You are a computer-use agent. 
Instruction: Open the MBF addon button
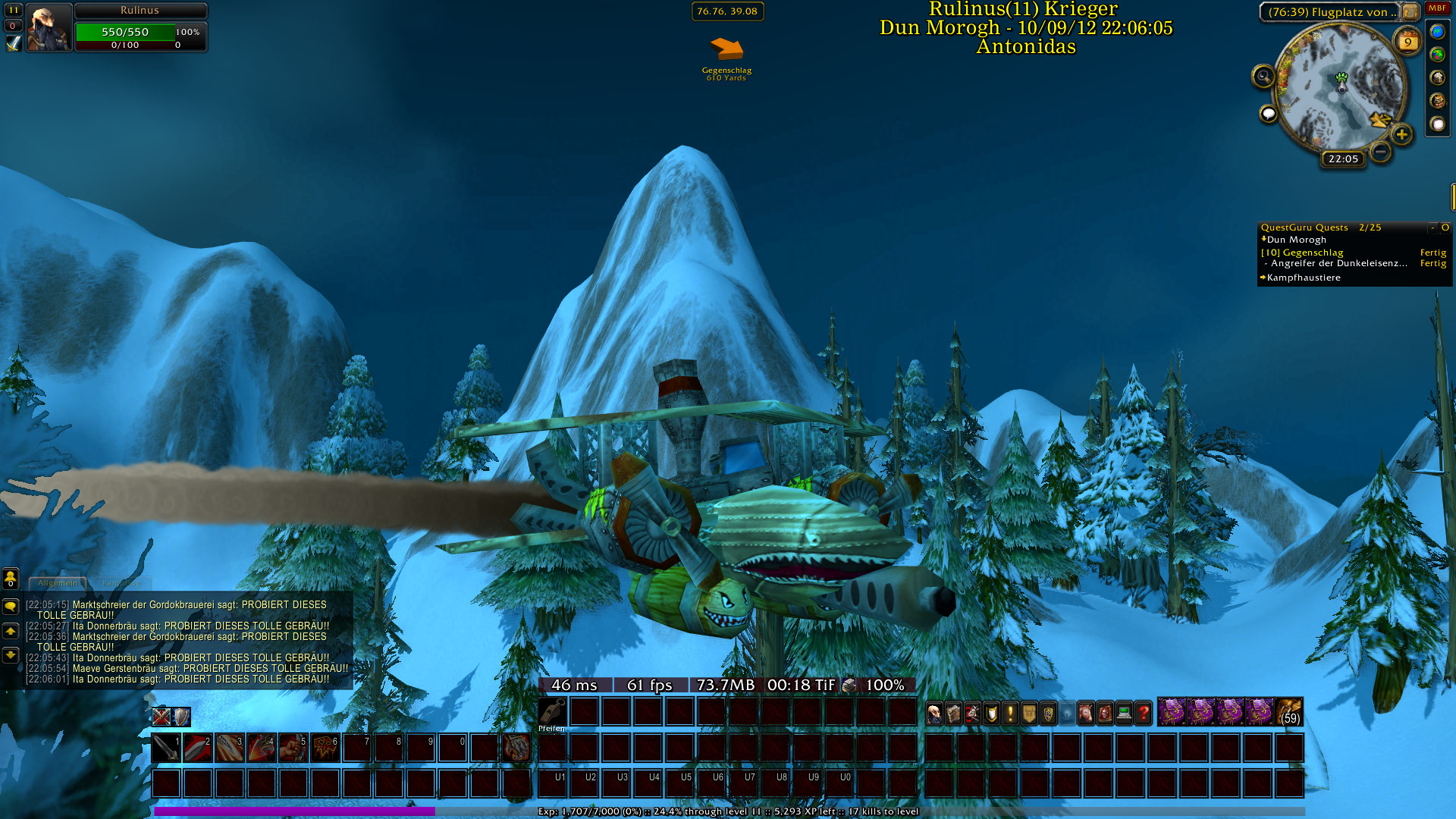[1437, 8]
